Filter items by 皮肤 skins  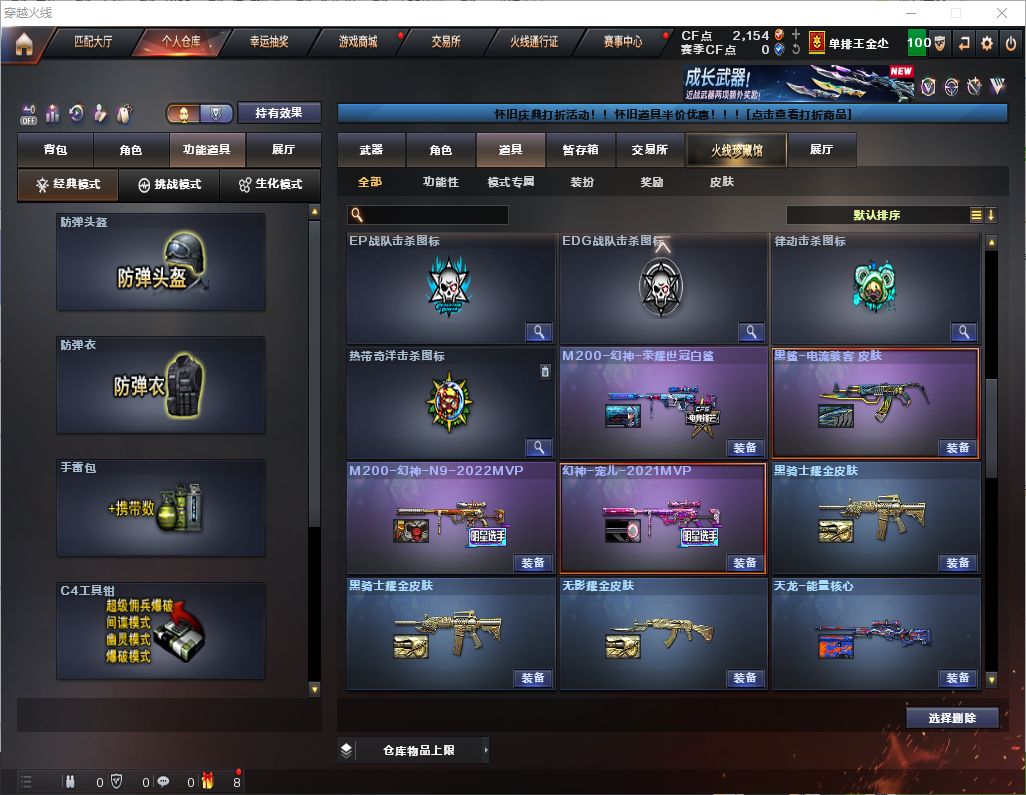click(x=721, y=182)
